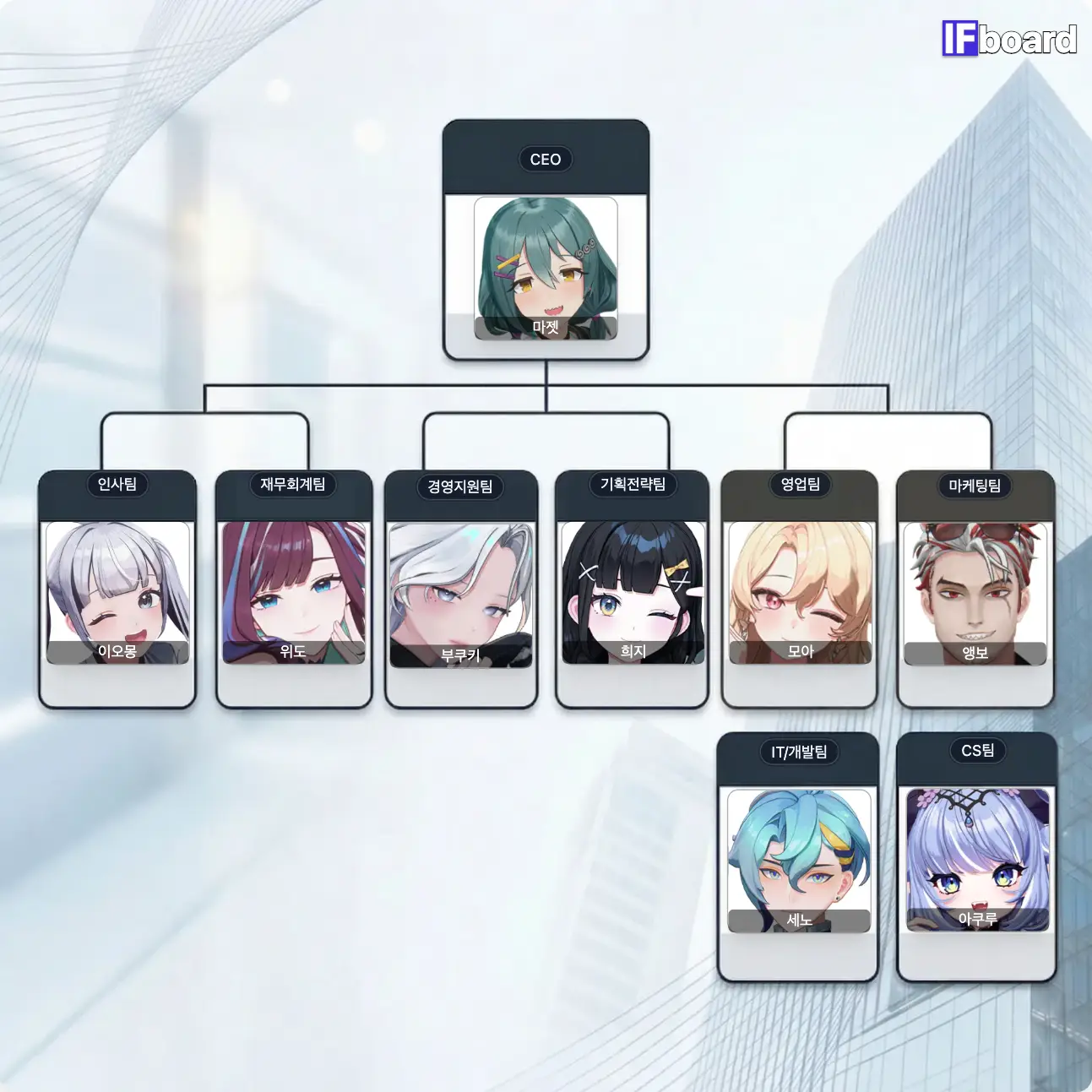Select 부쿠키's 경영지원팀 portrait

tap(461, 595)
